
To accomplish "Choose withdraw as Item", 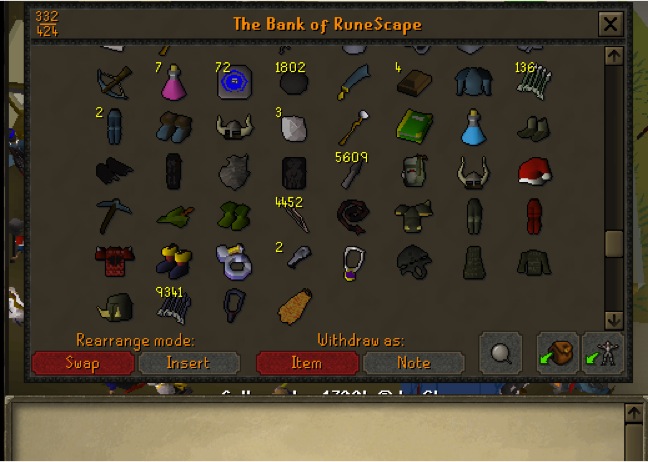I will click(x=306, y=362).
